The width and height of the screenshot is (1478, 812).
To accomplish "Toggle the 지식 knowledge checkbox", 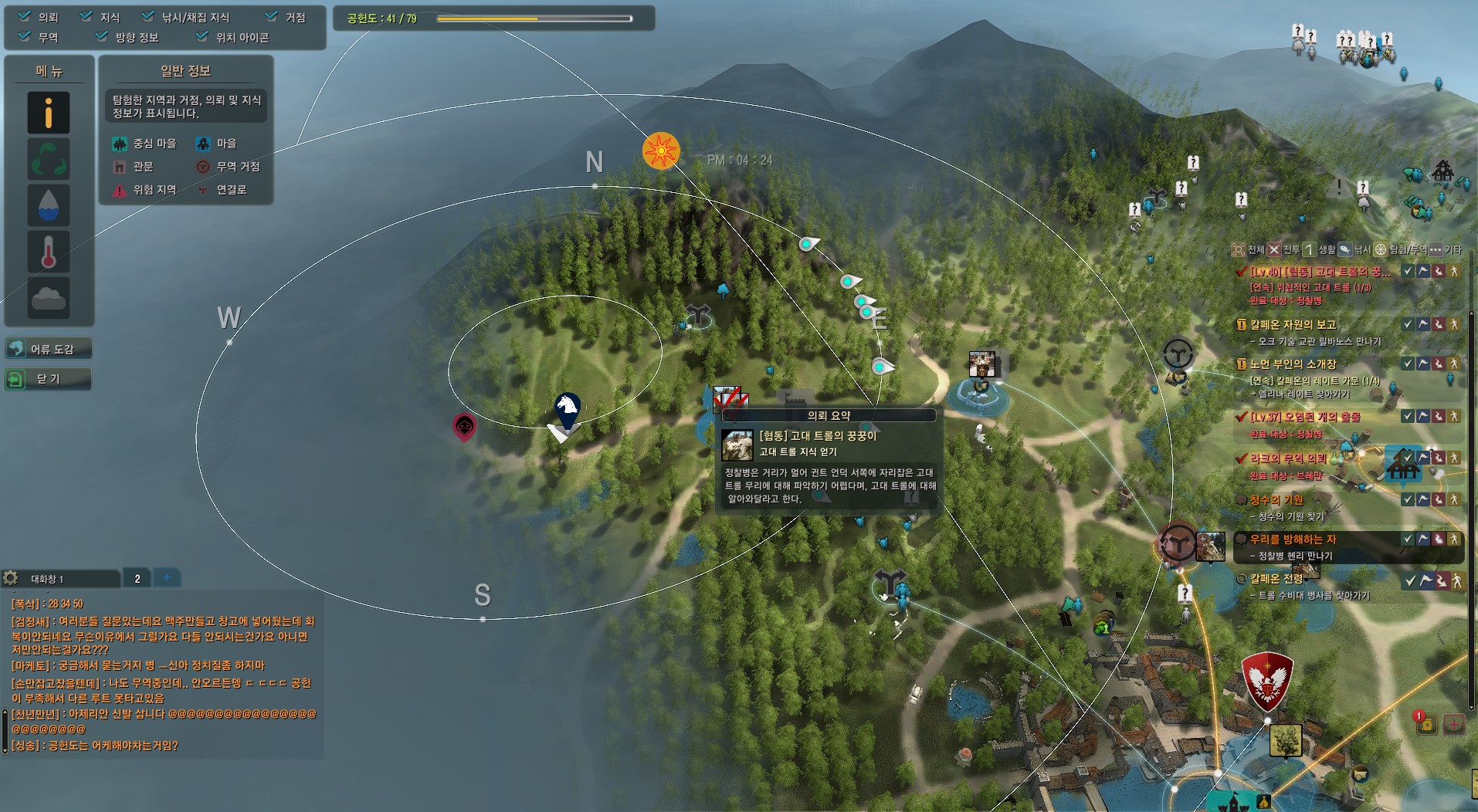I will [86, 16].
